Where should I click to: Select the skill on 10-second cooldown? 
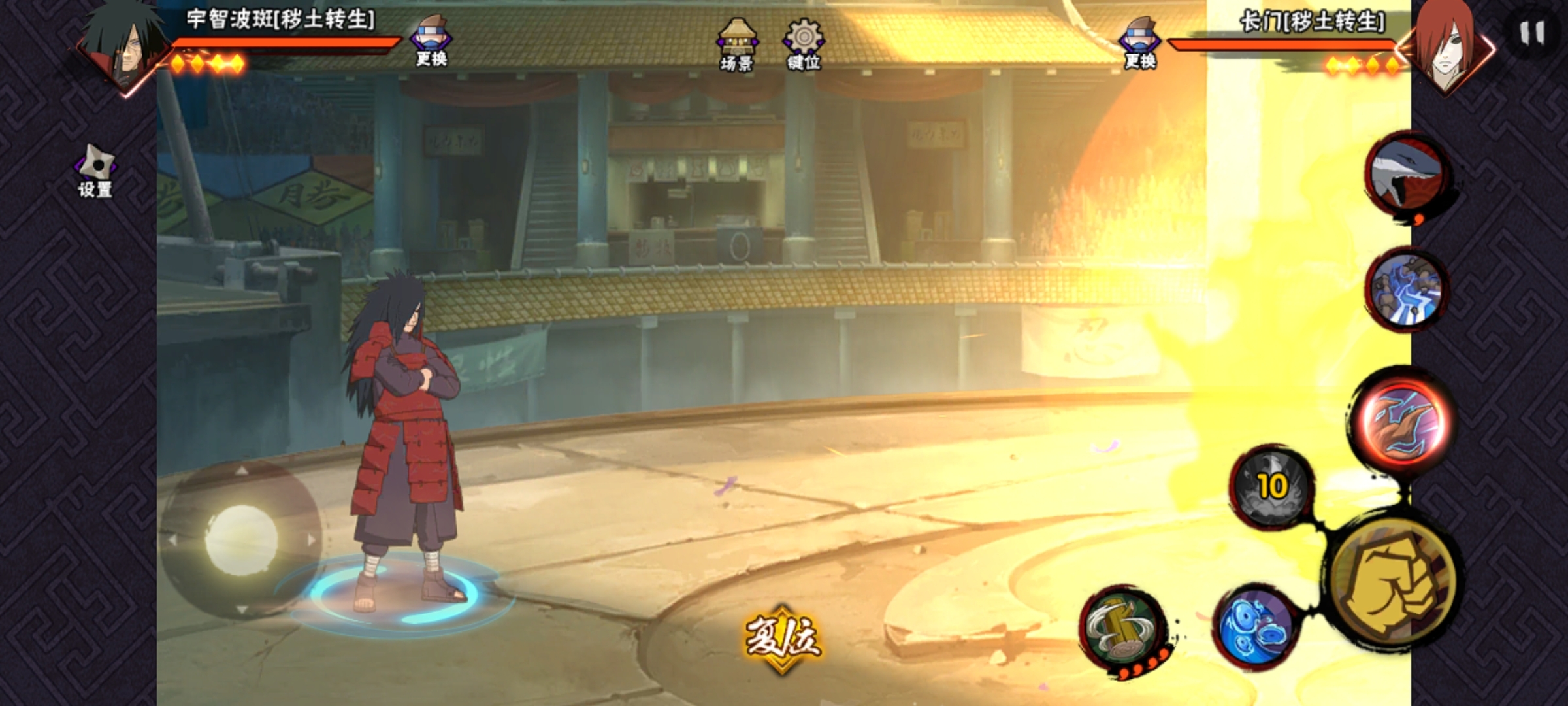point(1271,486)
